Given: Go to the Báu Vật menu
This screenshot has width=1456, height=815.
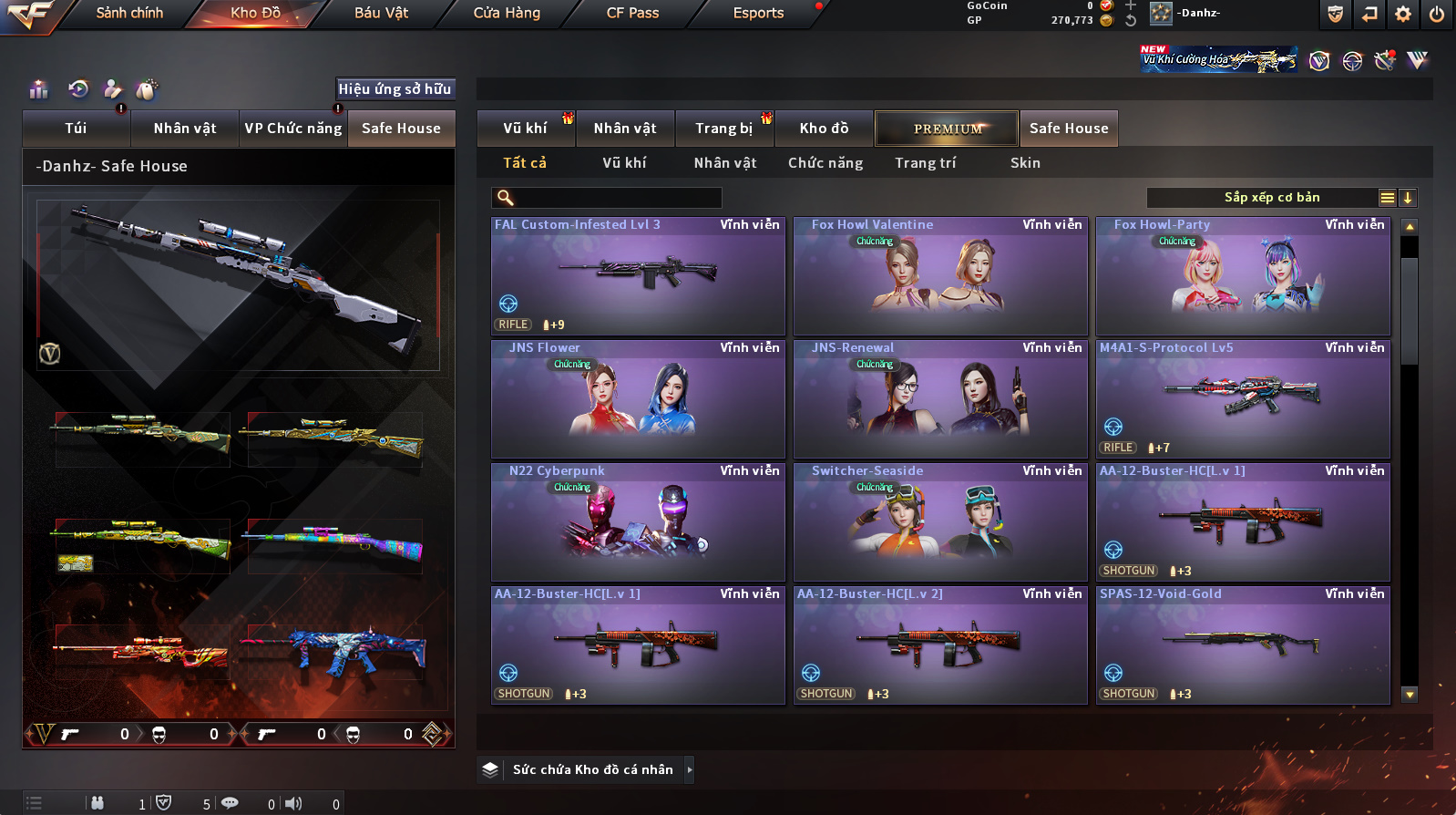Looking at the screenshot, I should point(381,13).
